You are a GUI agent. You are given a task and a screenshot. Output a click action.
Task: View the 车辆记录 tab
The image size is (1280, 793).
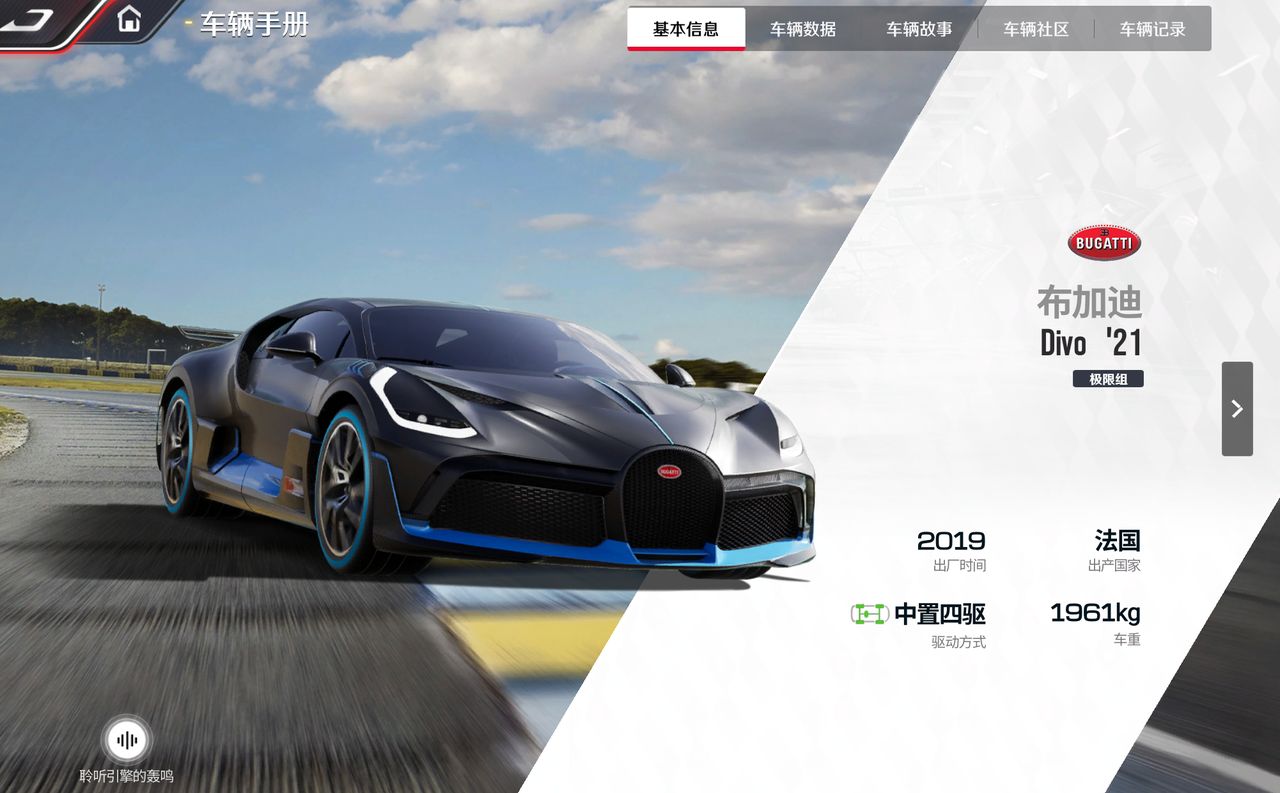[1152, 29]
